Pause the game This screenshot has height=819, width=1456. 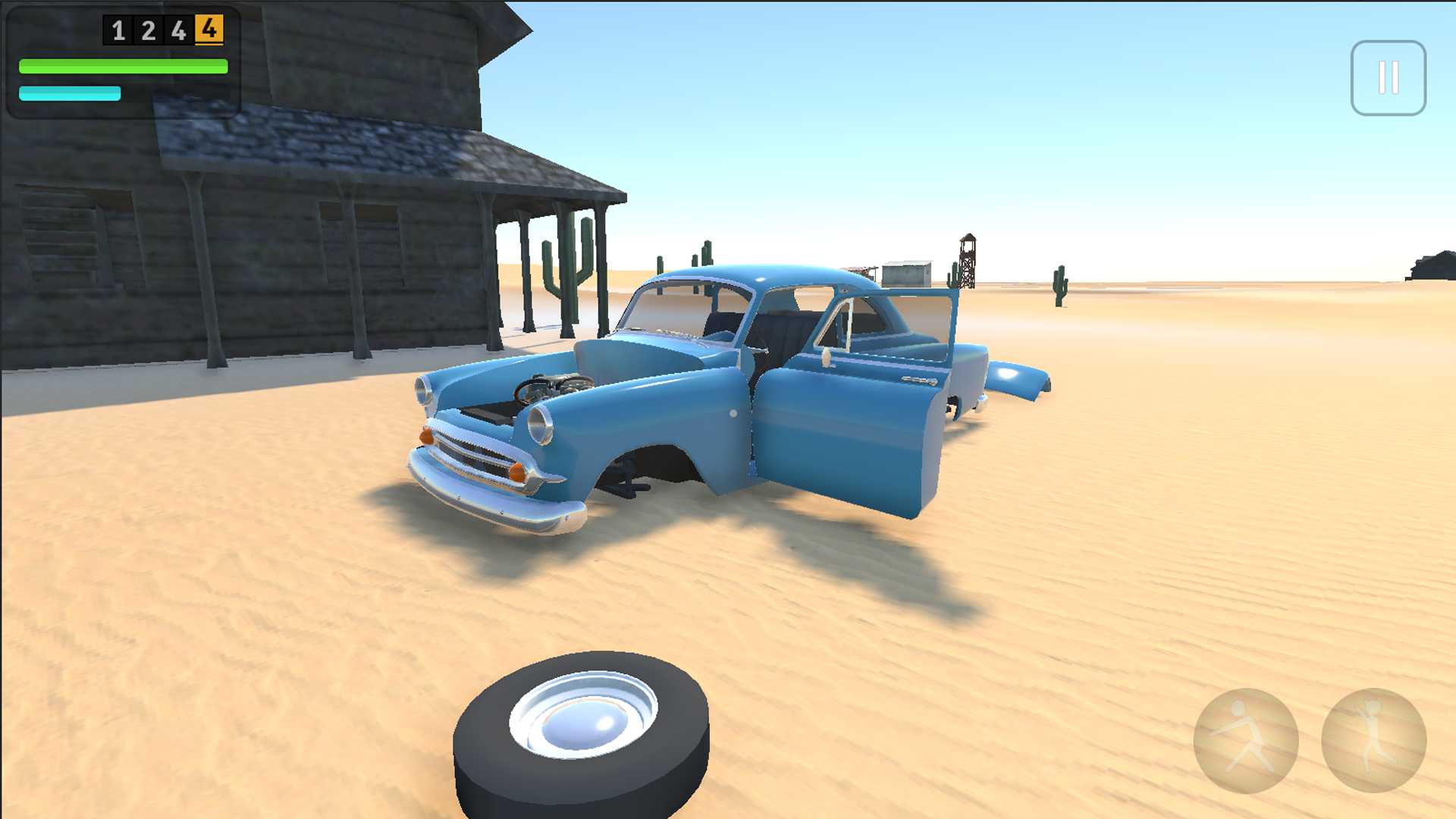click(1389, 79)
